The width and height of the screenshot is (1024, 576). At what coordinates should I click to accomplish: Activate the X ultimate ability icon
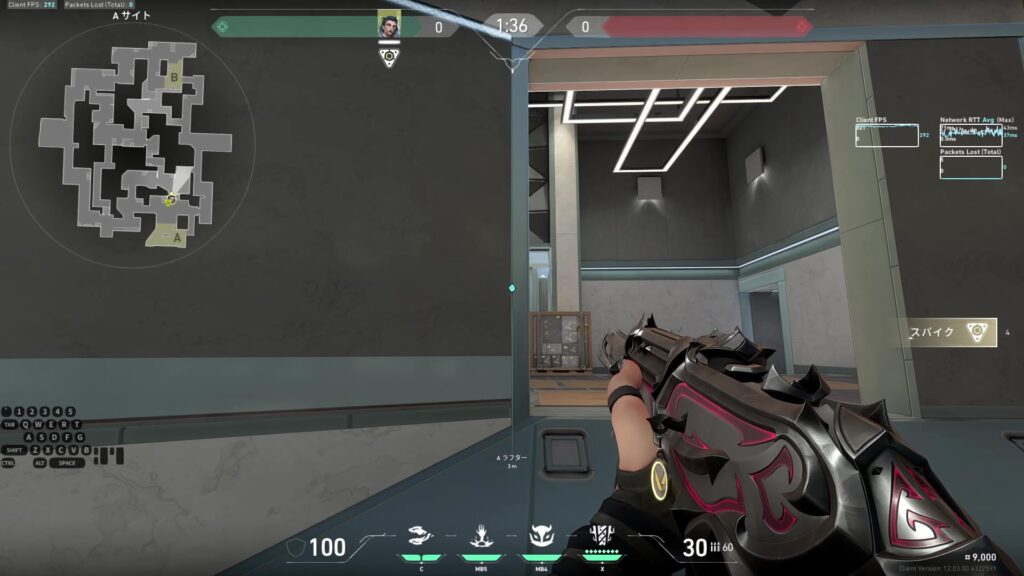pyautogui.click(x=601, y=536)
